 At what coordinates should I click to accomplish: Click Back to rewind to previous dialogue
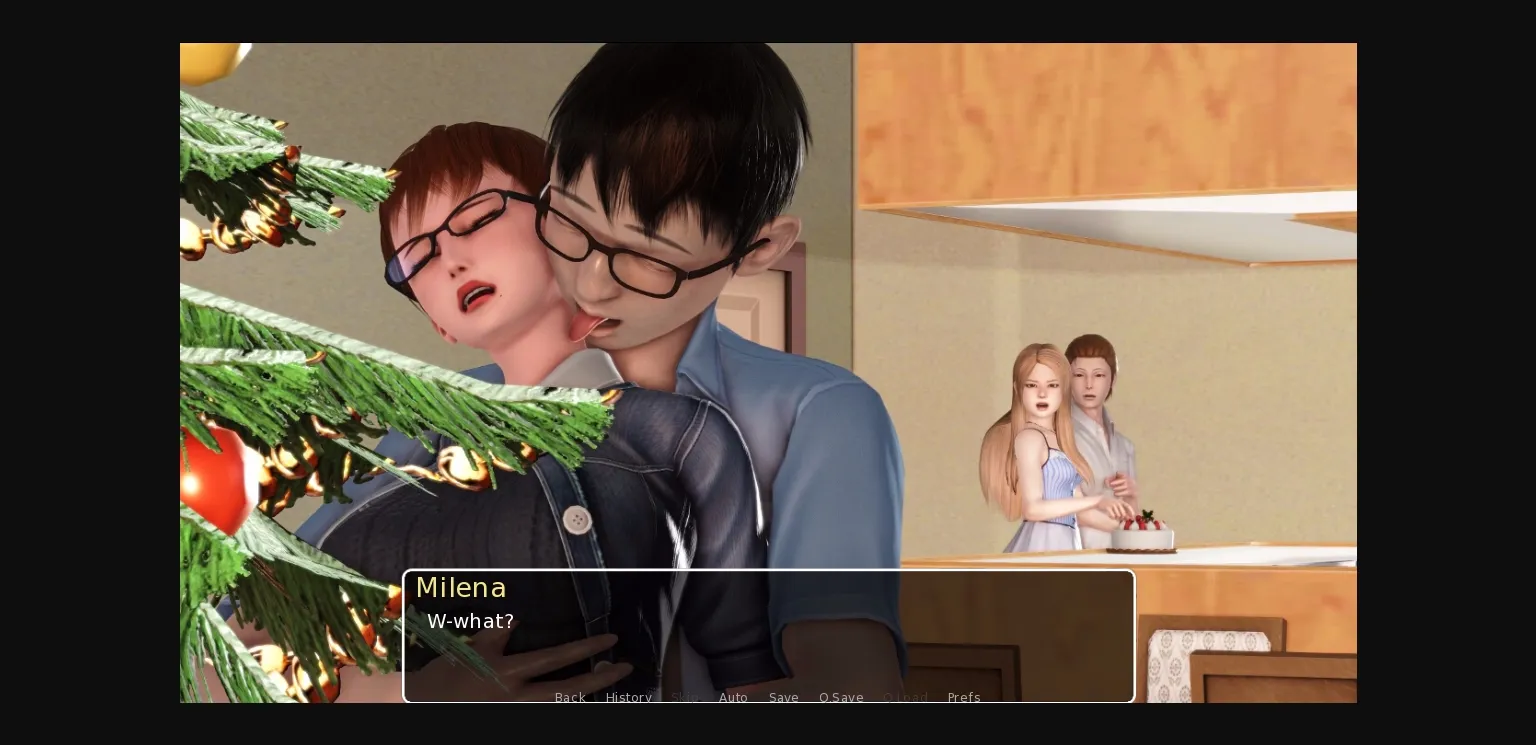click(570, 697)
